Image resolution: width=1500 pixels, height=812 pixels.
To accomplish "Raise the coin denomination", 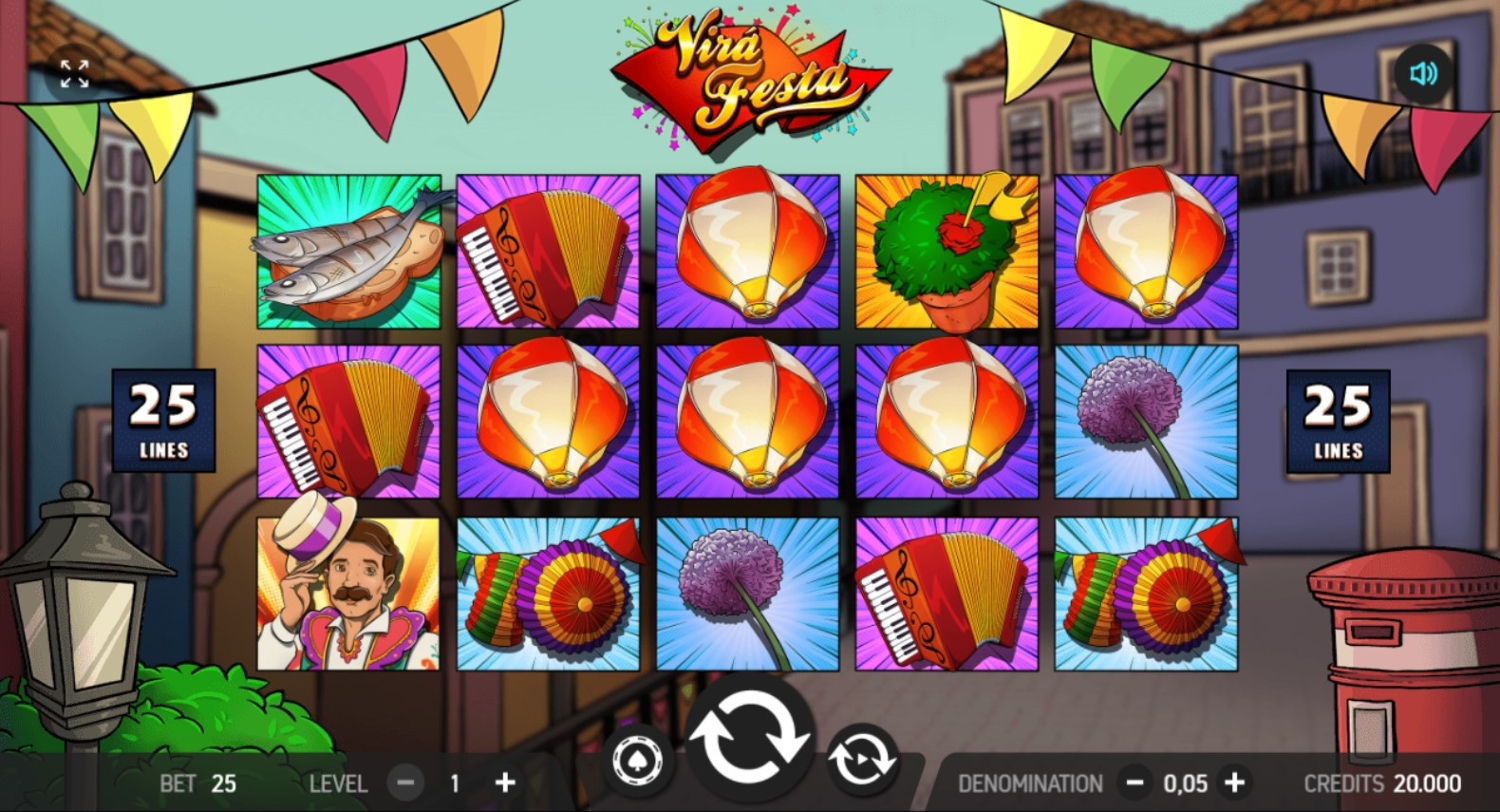I will (1236, 783).
